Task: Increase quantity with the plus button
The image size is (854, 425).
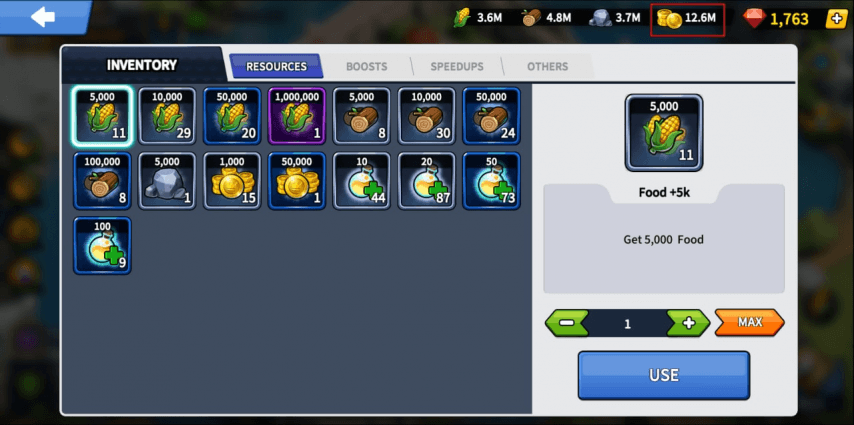Action: click(x=687, y=323)
